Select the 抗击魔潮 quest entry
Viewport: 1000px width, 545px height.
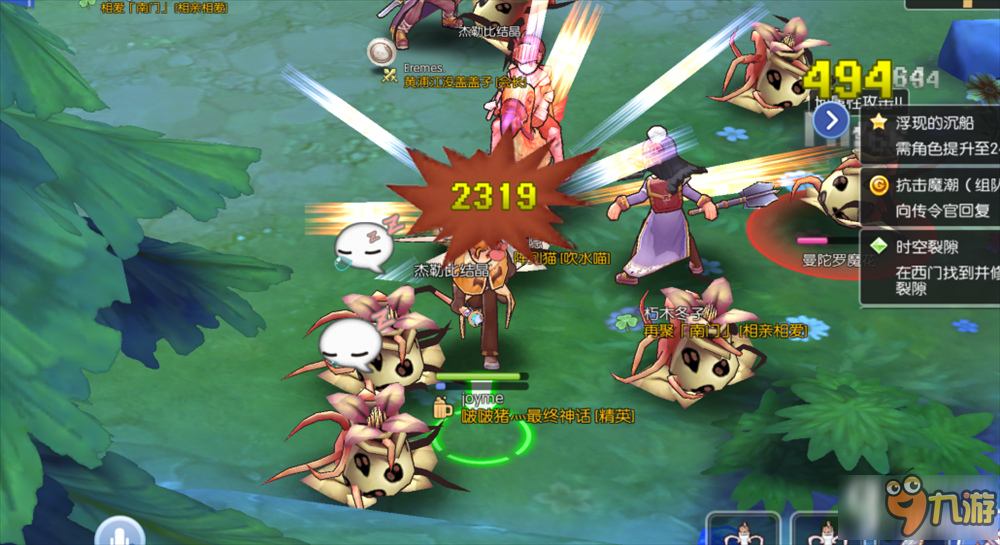click(930, 197)
